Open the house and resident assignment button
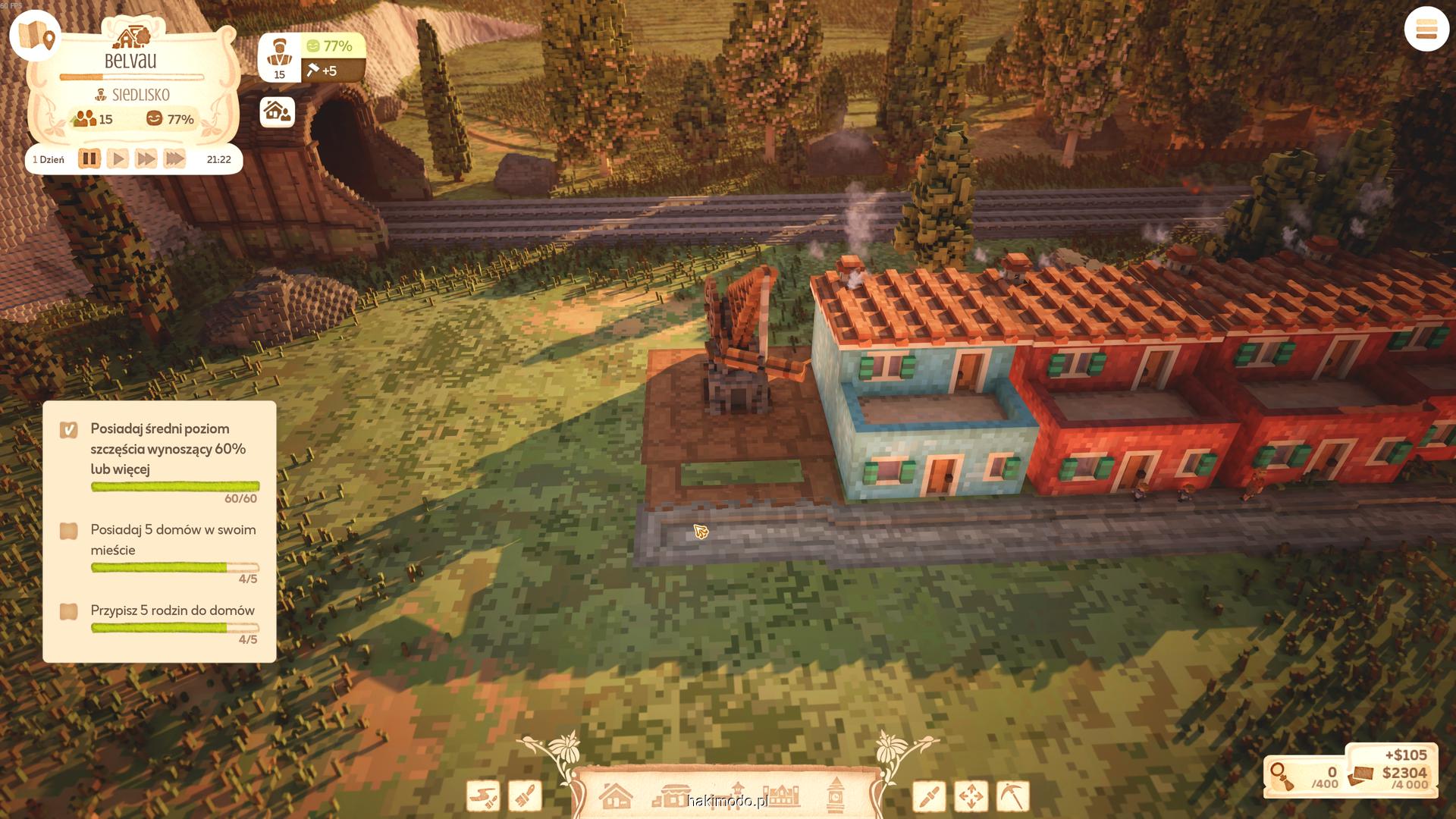The height and width of the screenshot is (819, 1456). pyautogui.click(x=277, y=112)
